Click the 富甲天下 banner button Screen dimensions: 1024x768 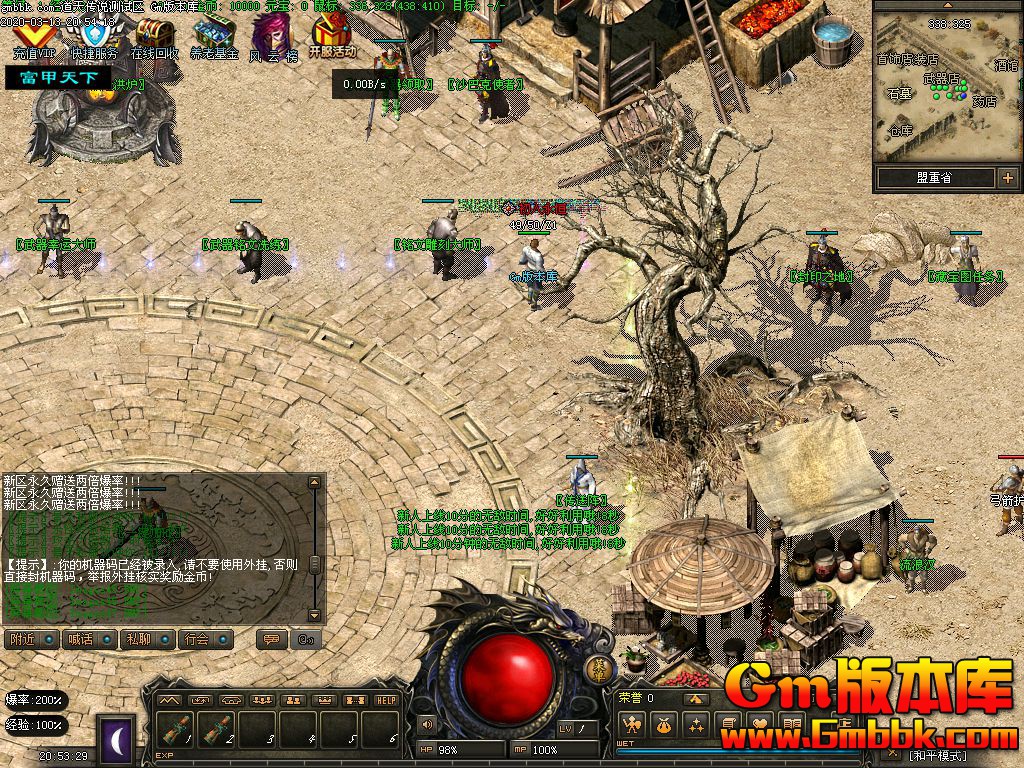[x=58, y=77]
